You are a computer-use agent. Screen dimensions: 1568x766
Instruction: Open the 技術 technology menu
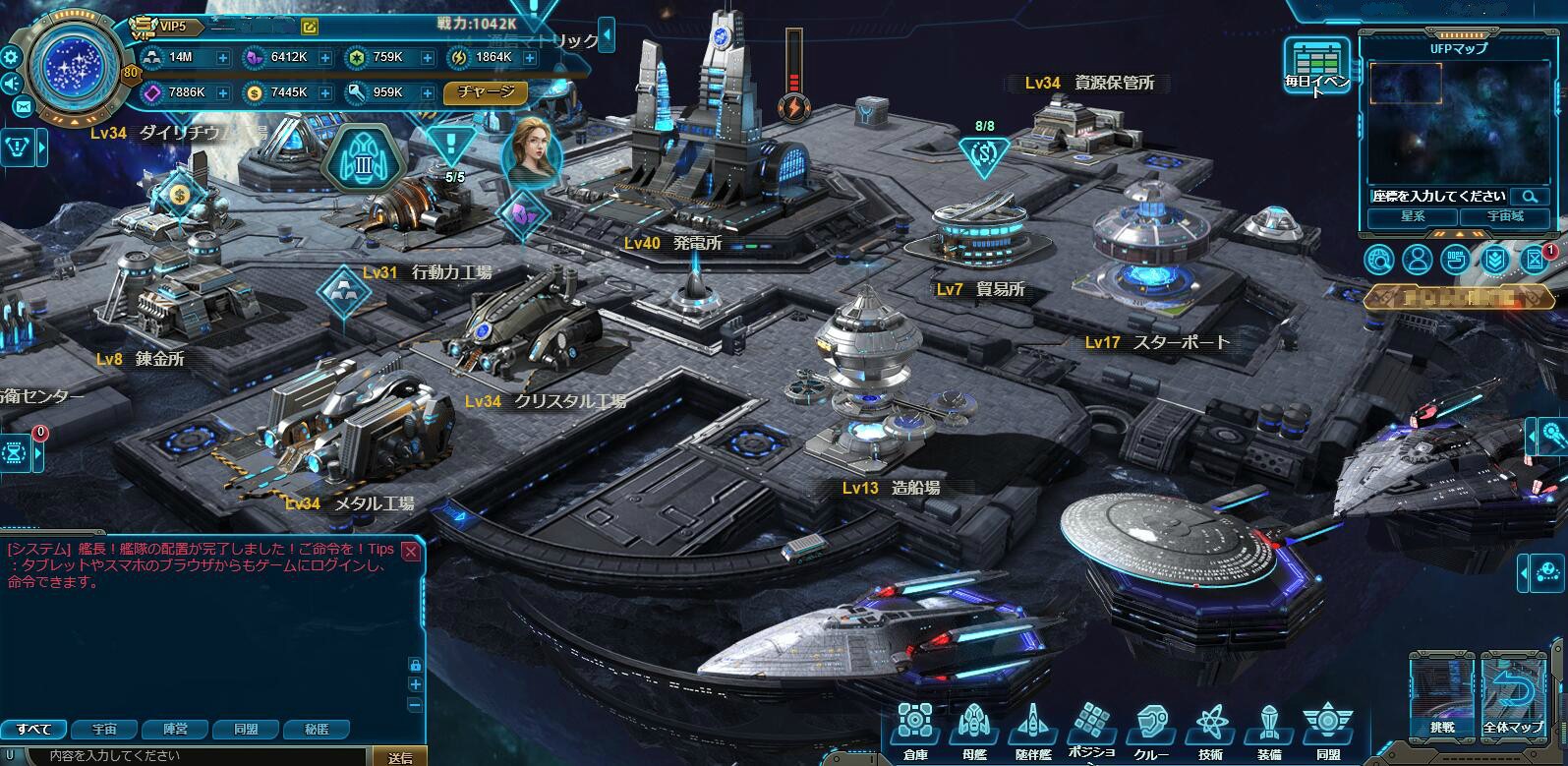point(1210,729)
